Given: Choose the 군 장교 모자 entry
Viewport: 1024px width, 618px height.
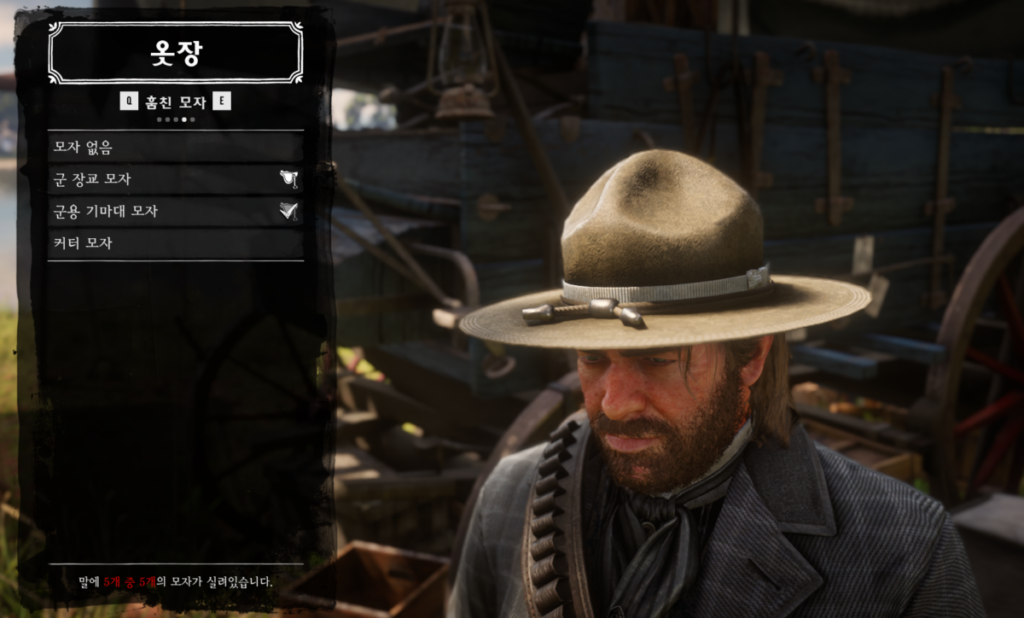Looking at the screenshot, I should coord(175,179).
